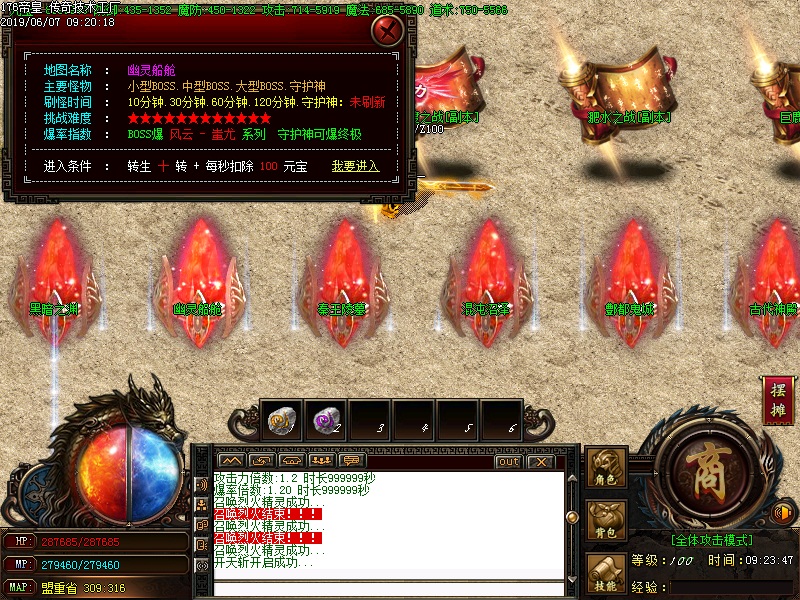Image resolution: width=800 pixels, height=600 pixels.
Task: Click the 我要进入 enter link
Action: coord(355,166)
